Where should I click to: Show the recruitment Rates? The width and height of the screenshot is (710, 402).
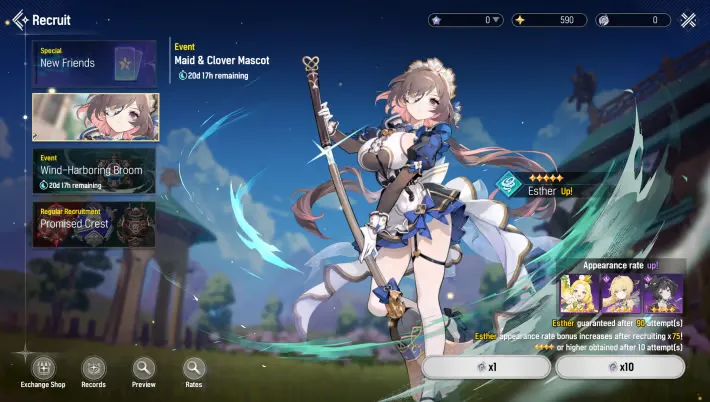[194, 368]
